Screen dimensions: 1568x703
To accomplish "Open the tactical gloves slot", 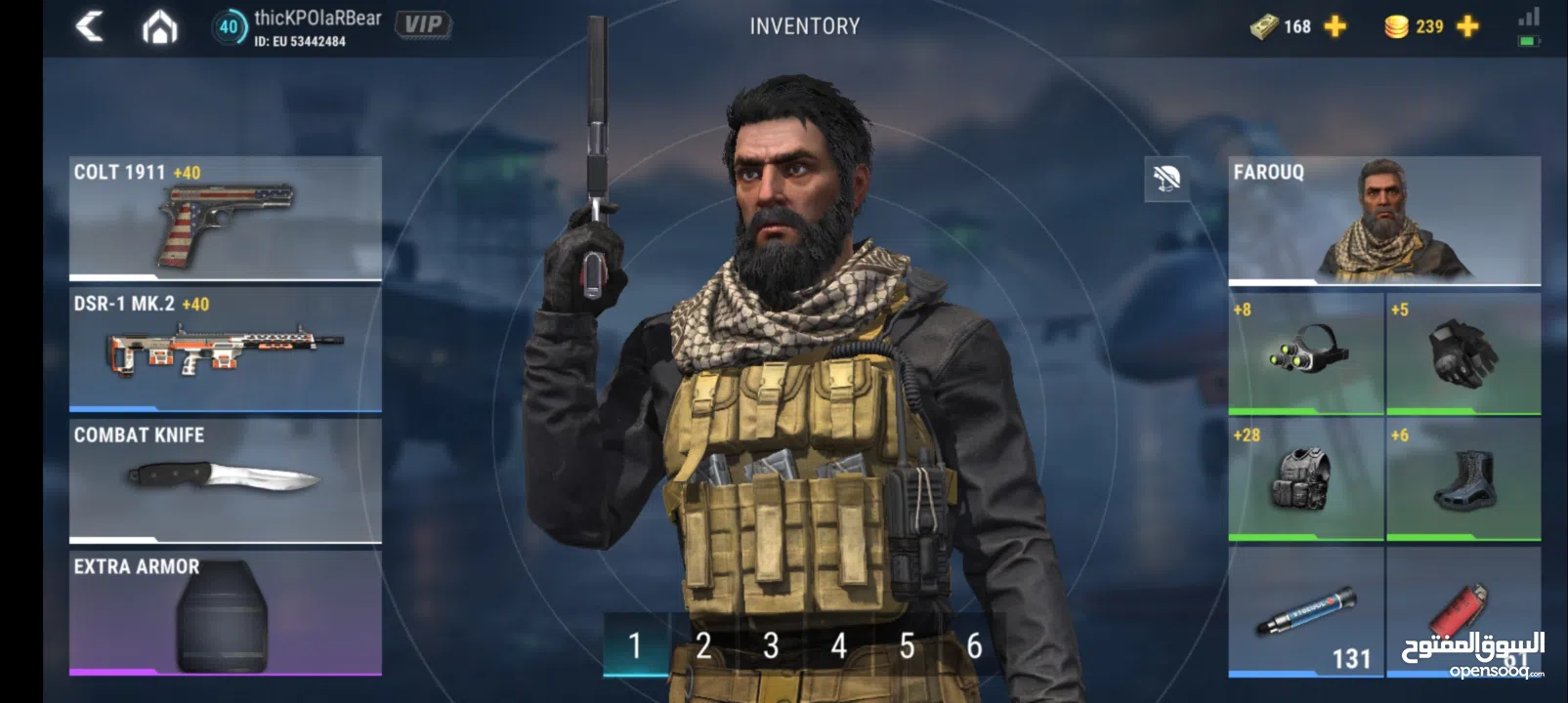I will pos(1462,352).
